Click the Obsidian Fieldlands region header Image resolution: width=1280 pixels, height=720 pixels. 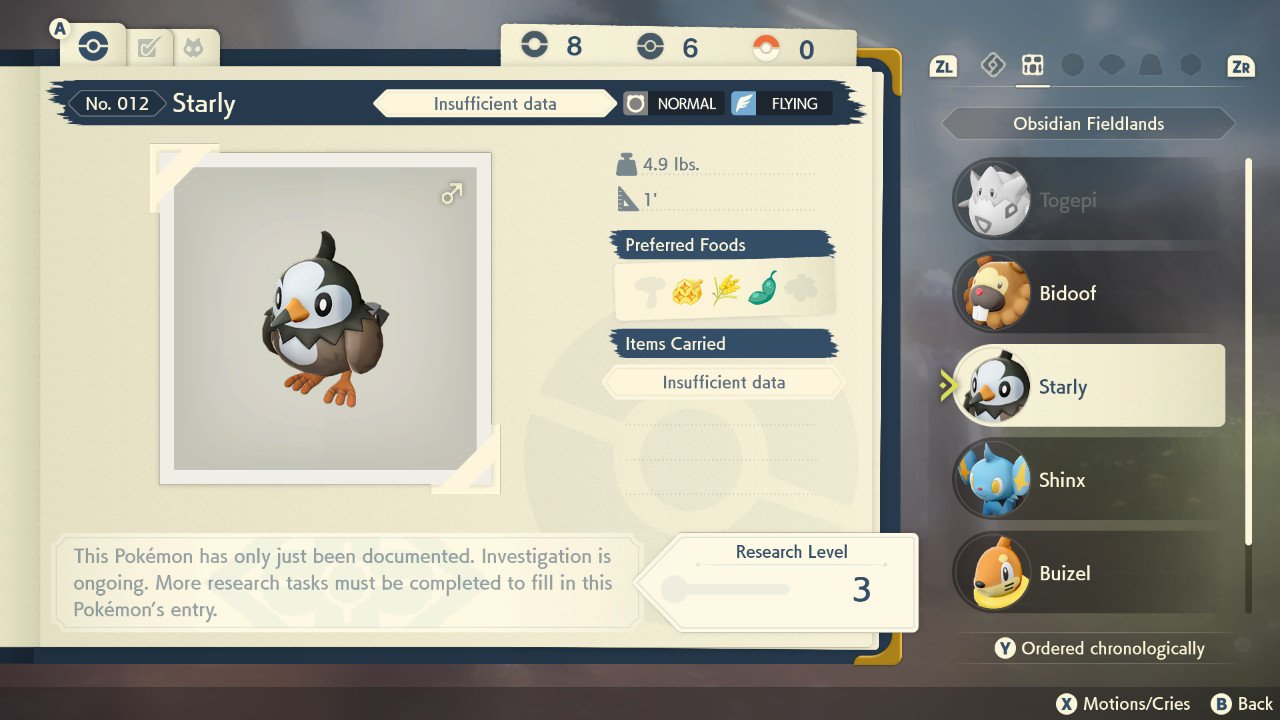pyautogui.click(x=1088, y=124)
